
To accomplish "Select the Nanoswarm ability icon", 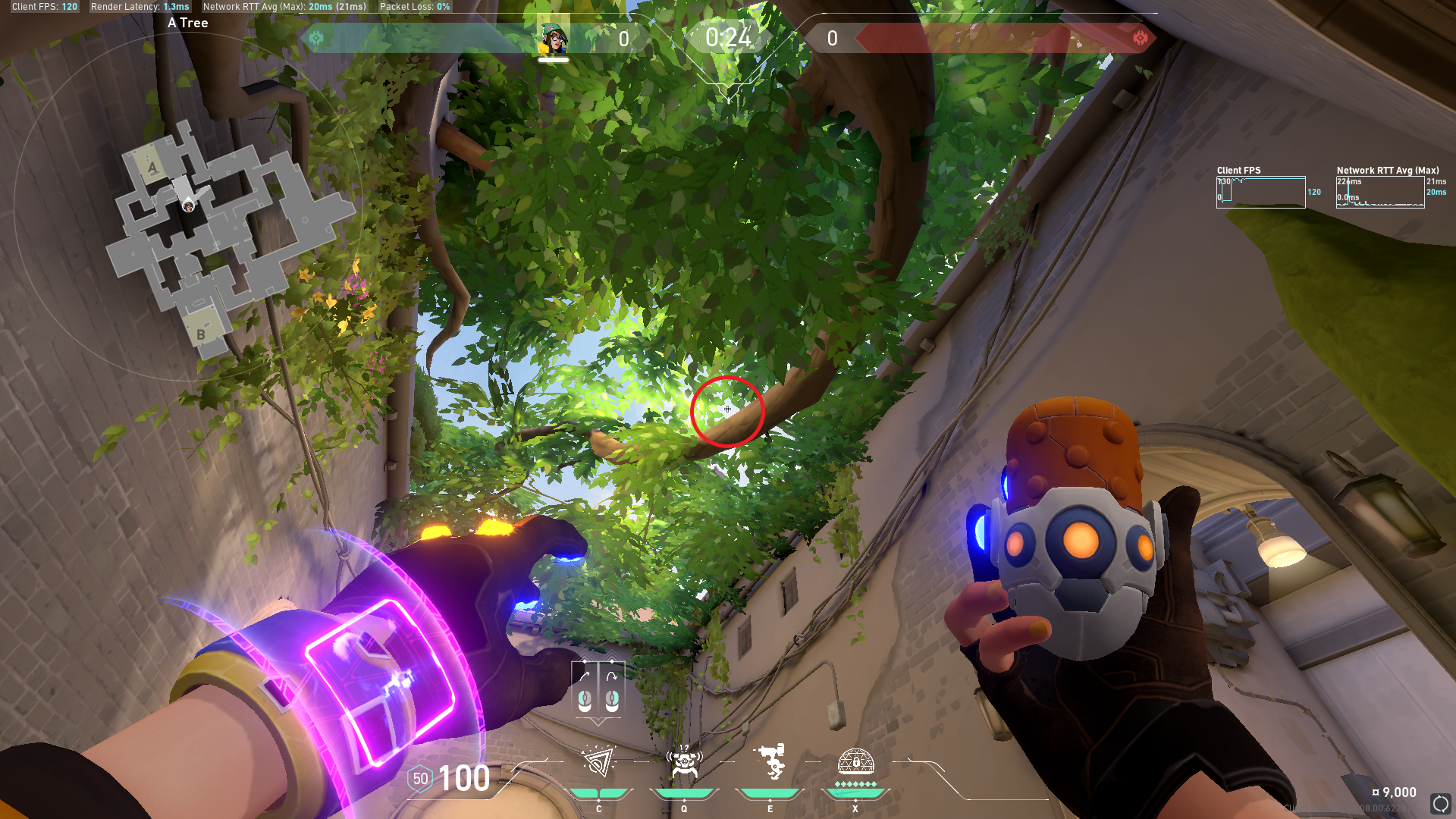I will coord(598,762).
